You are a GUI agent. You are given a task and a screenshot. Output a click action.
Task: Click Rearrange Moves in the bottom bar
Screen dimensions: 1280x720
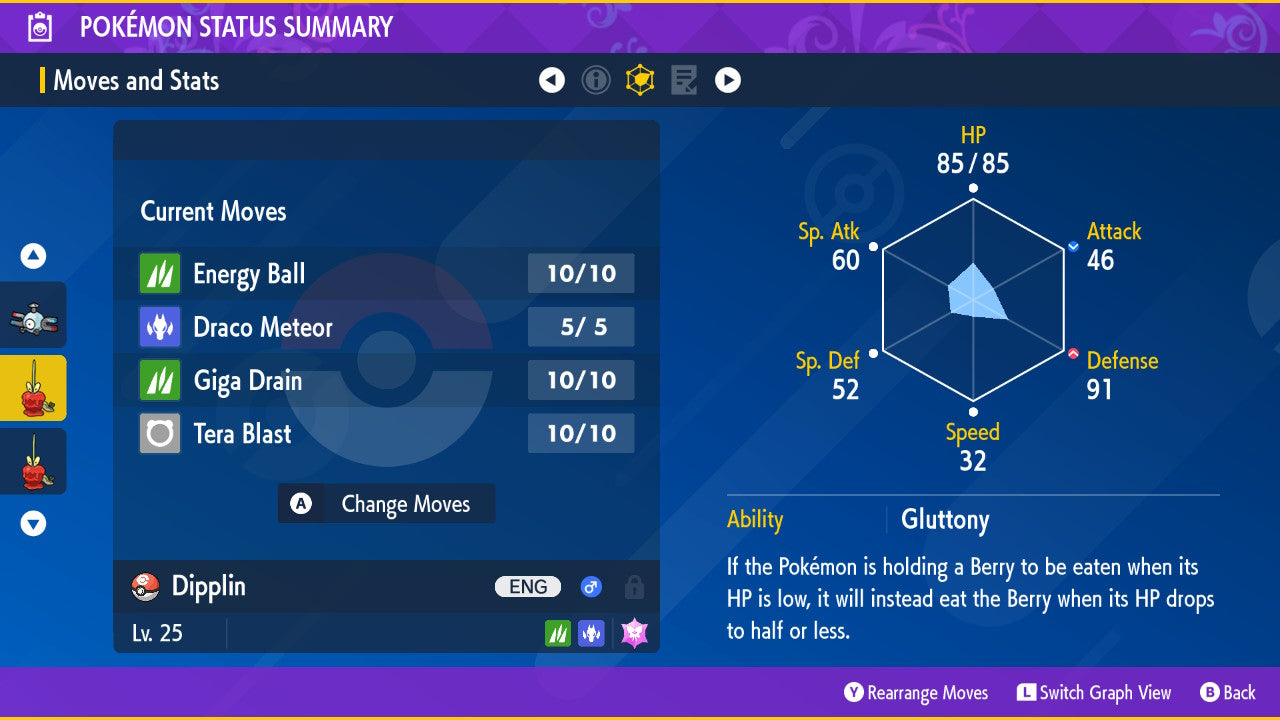[x=916, y=693]
